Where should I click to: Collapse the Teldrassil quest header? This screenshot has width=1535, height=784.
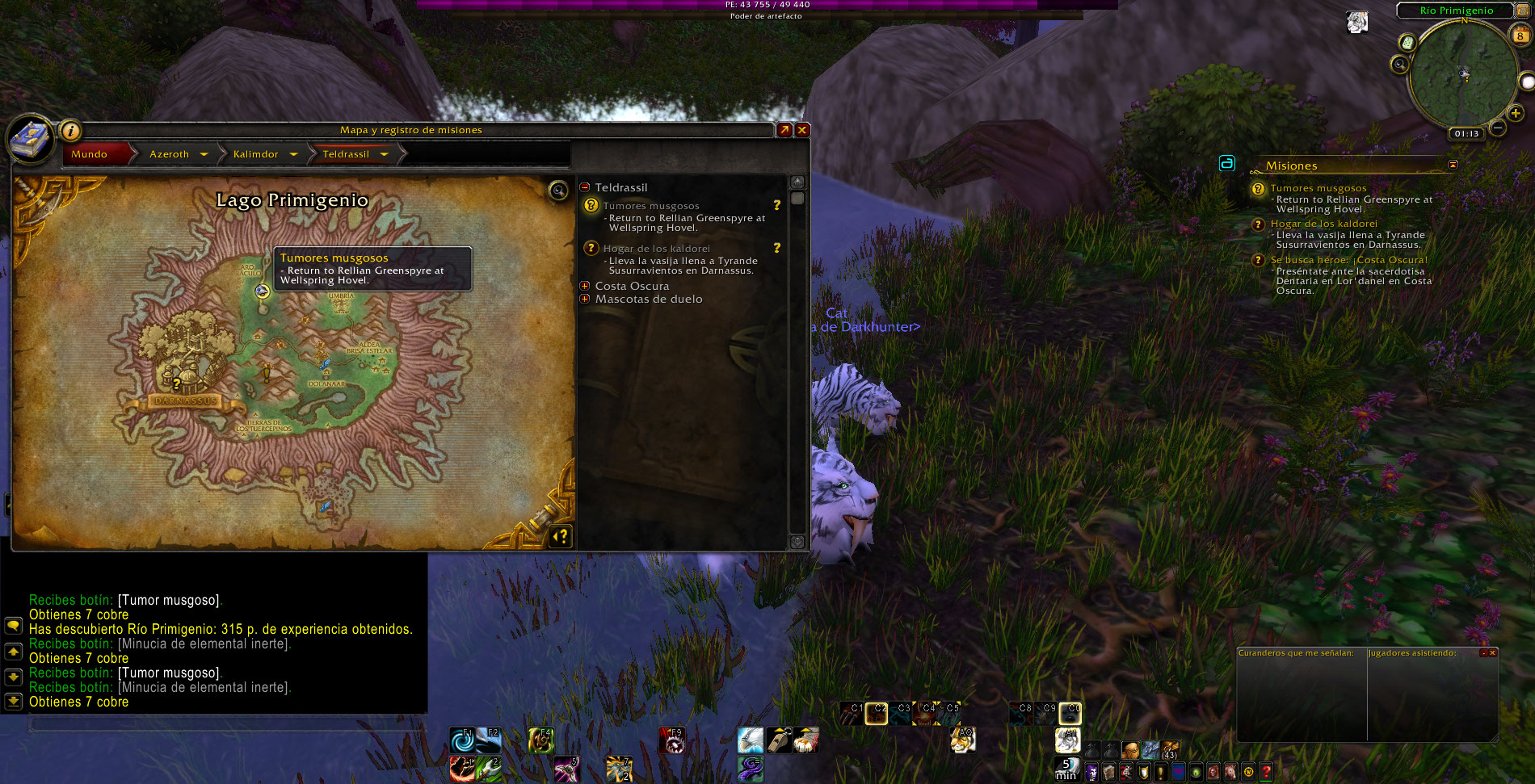coord(585,187)
